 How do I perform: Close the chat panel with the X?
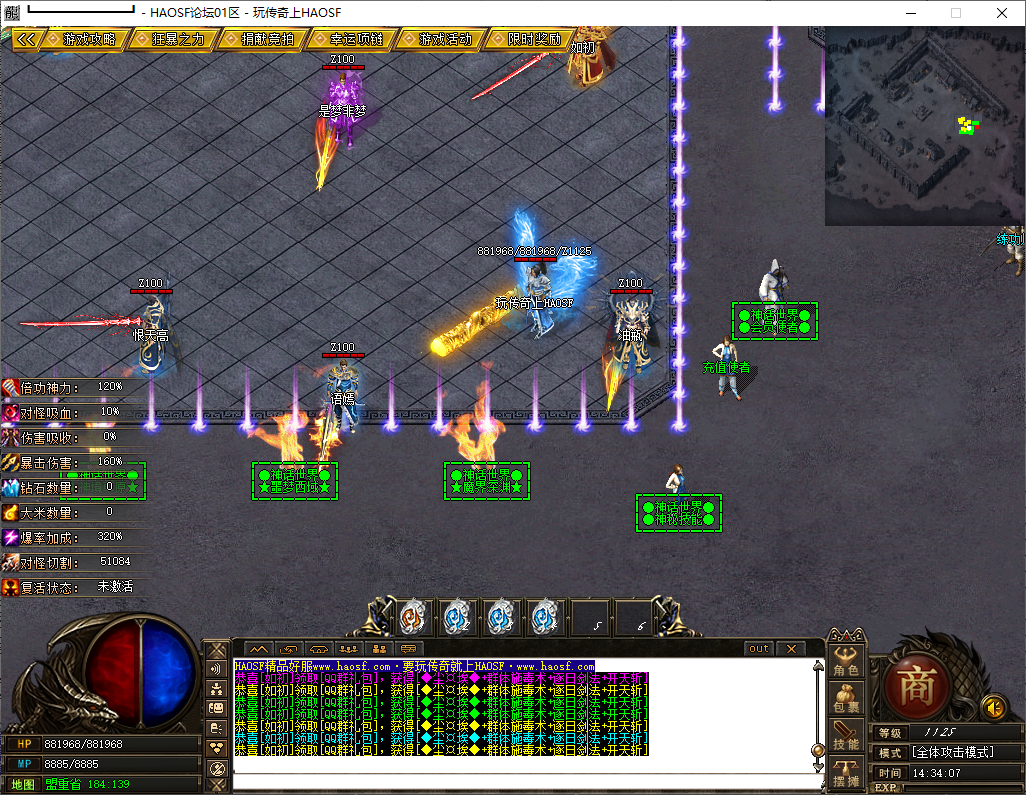tap(790, 649)
